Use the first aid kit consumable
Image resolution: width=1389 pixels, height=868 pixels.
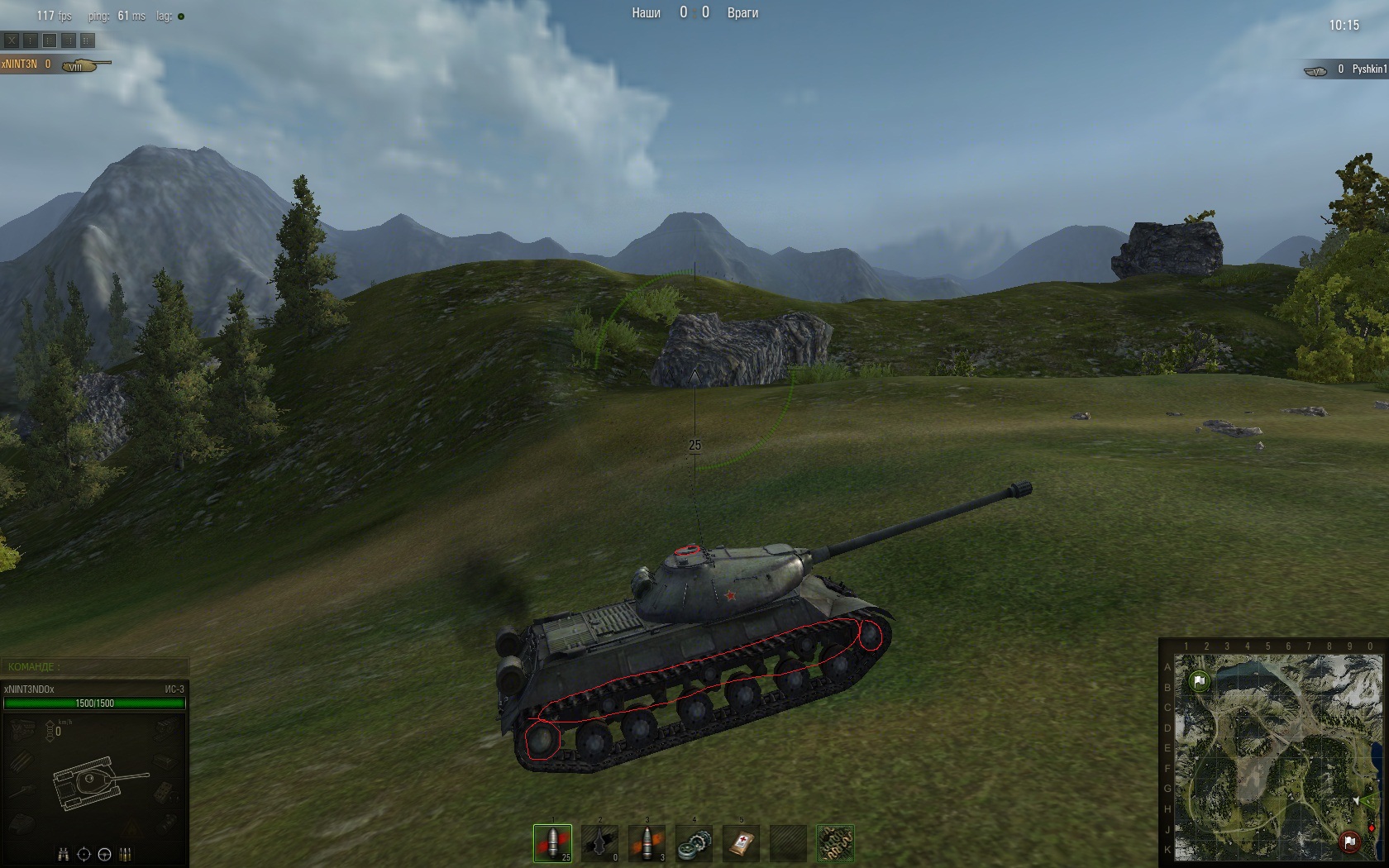[x=741, y=843]
